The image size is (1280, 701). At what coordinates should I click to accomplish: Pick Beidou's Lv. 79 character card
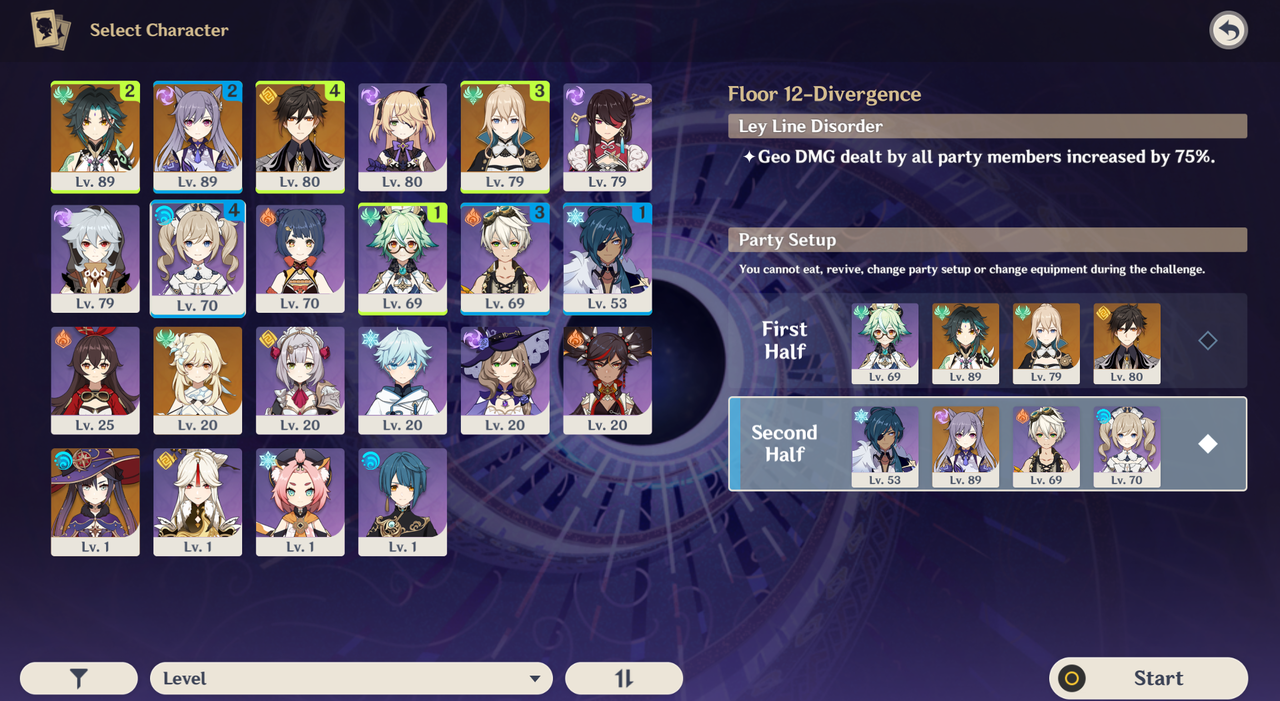pyautogui.click(x=607, y=137)
